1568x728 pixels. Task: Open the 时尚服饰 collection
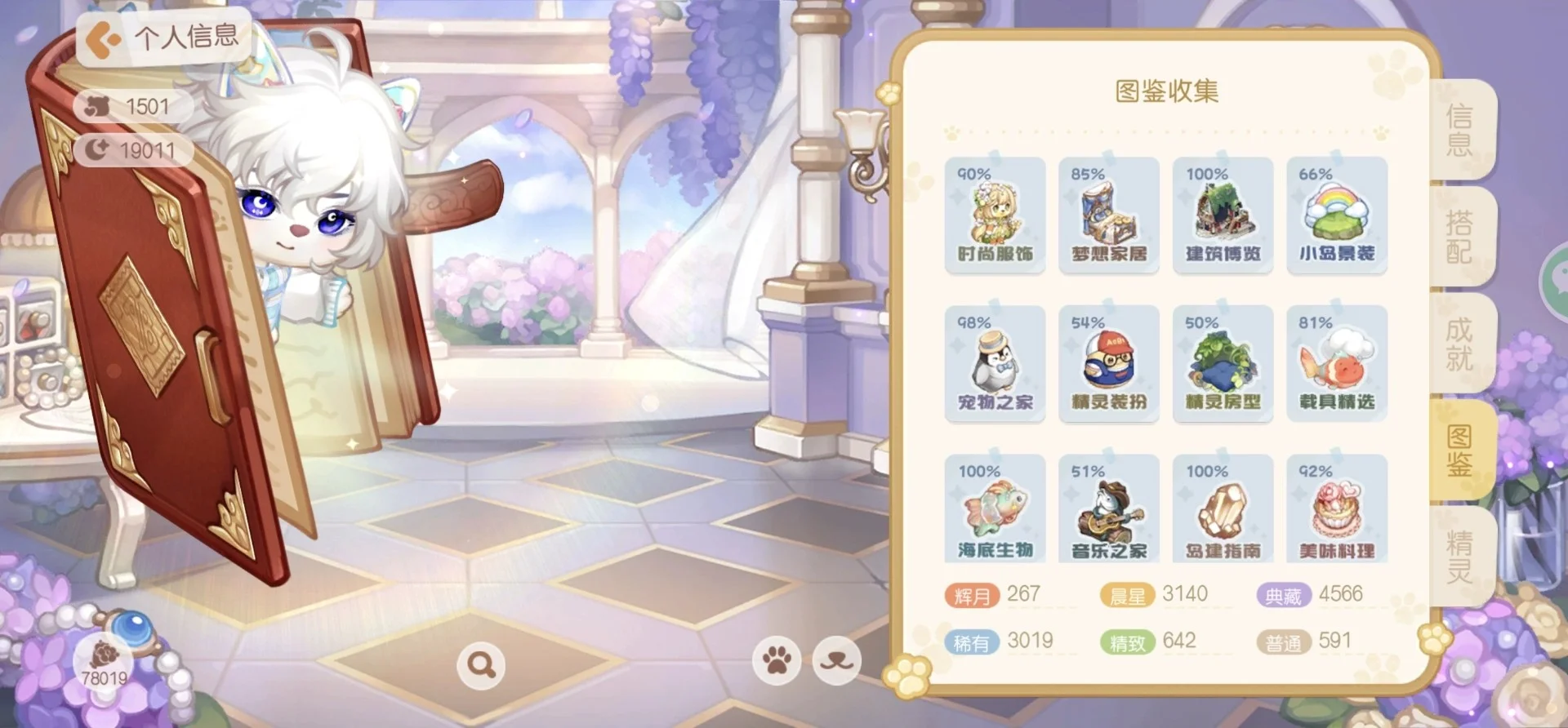(x=995, y=215)
